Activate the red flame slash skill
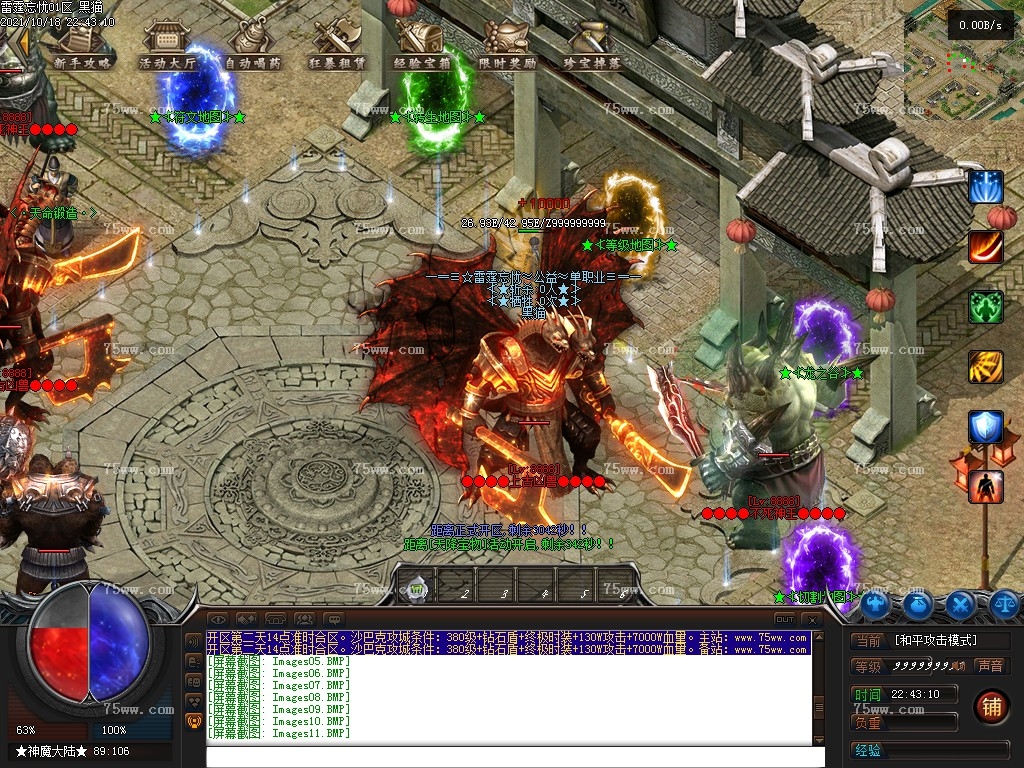The width and height of the screenshot is (1024, 768). (986, 247)
